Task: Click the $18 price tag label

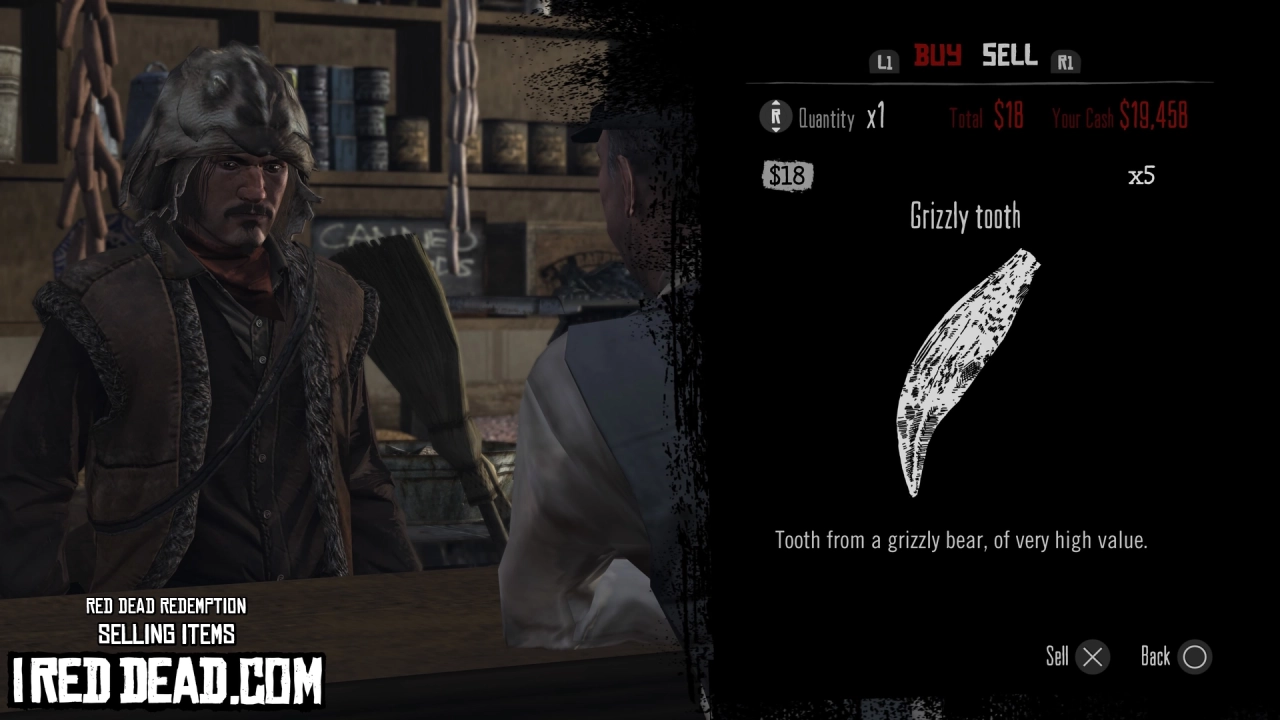Action: coord(788,175)
